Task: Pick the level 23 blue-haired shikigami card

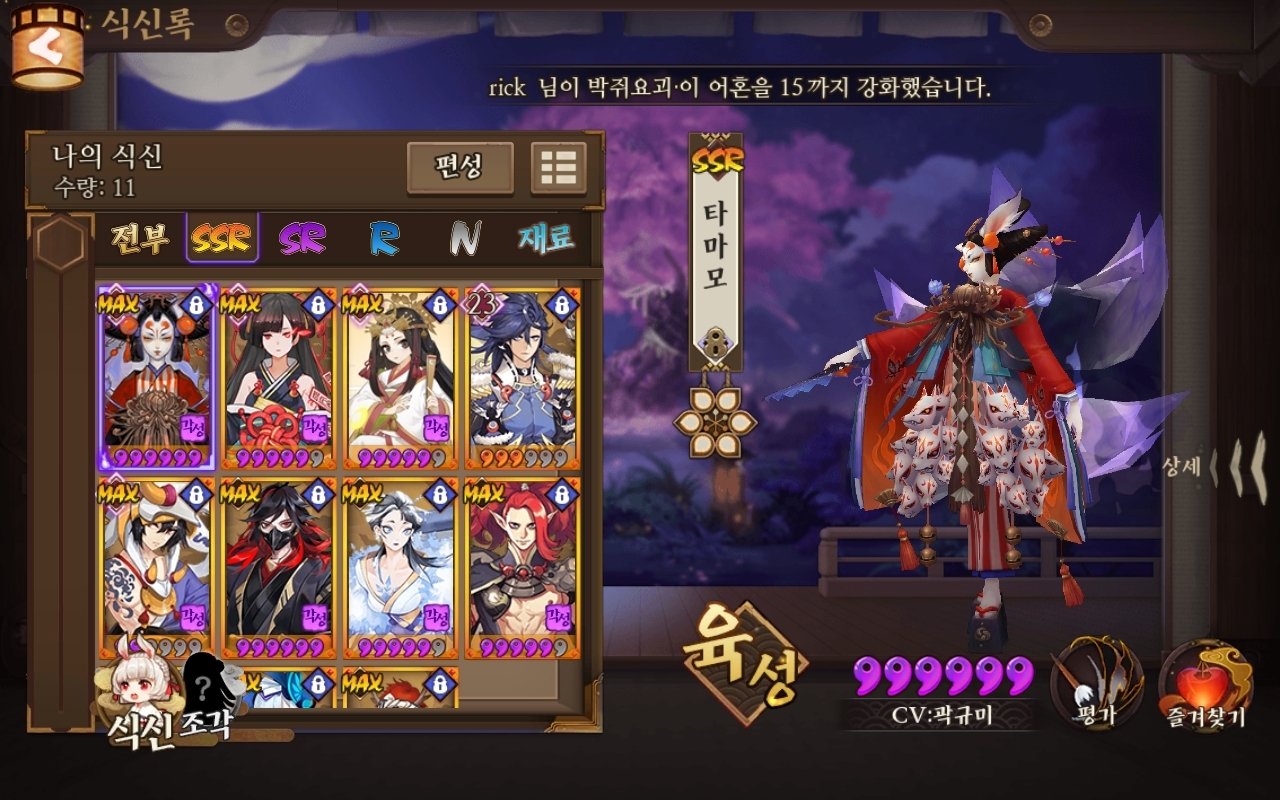Action: (522, 379)
